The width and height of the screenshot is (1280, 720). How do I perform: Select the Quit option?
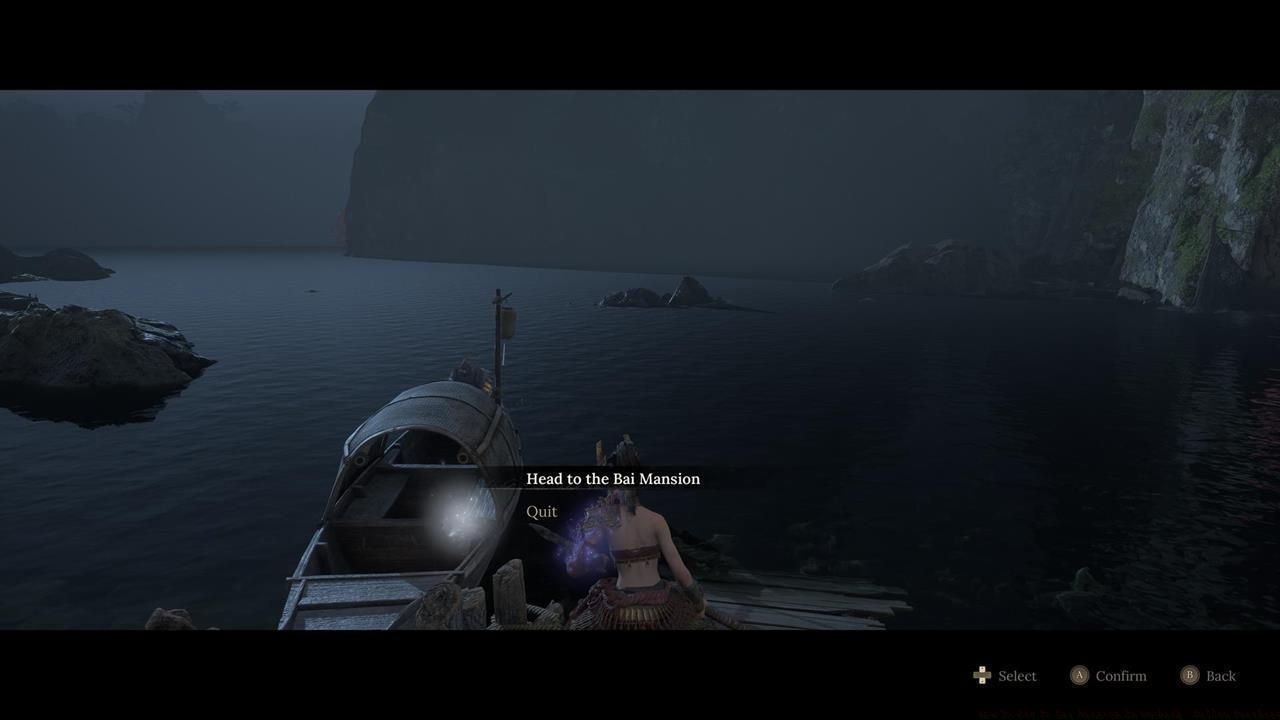[542, 510]
